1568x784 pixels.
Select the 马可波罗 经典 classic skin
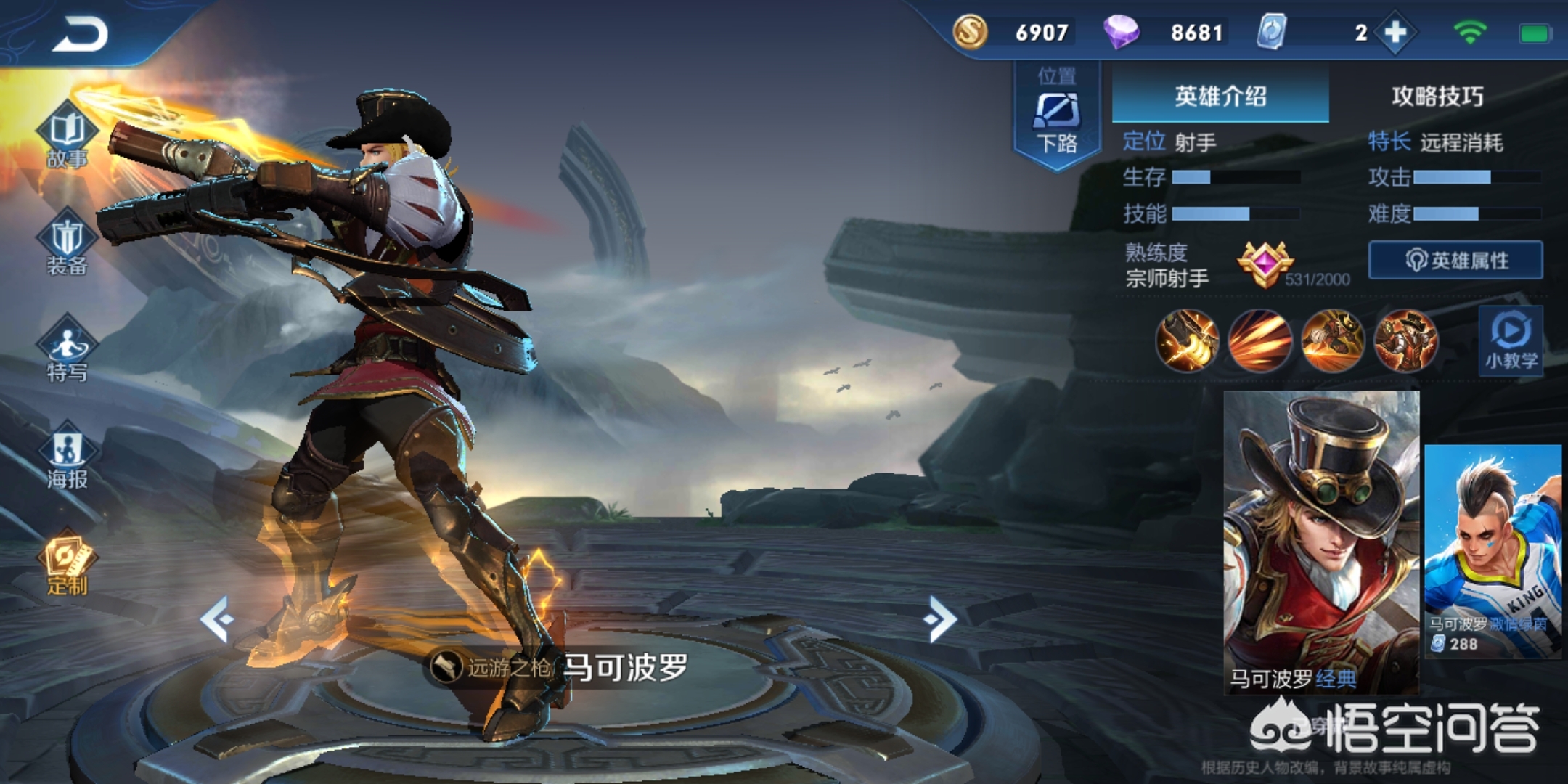[x=1321, y=541]
